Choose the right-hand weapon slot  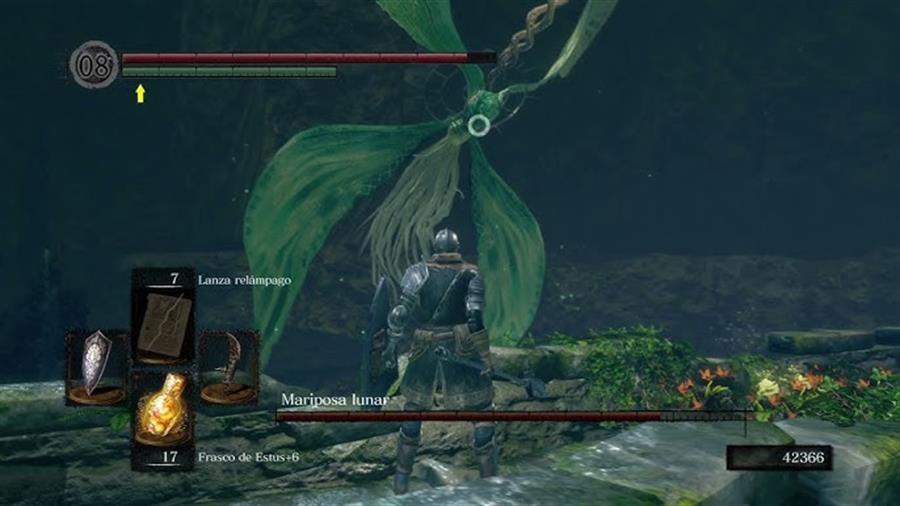point(228,366)
